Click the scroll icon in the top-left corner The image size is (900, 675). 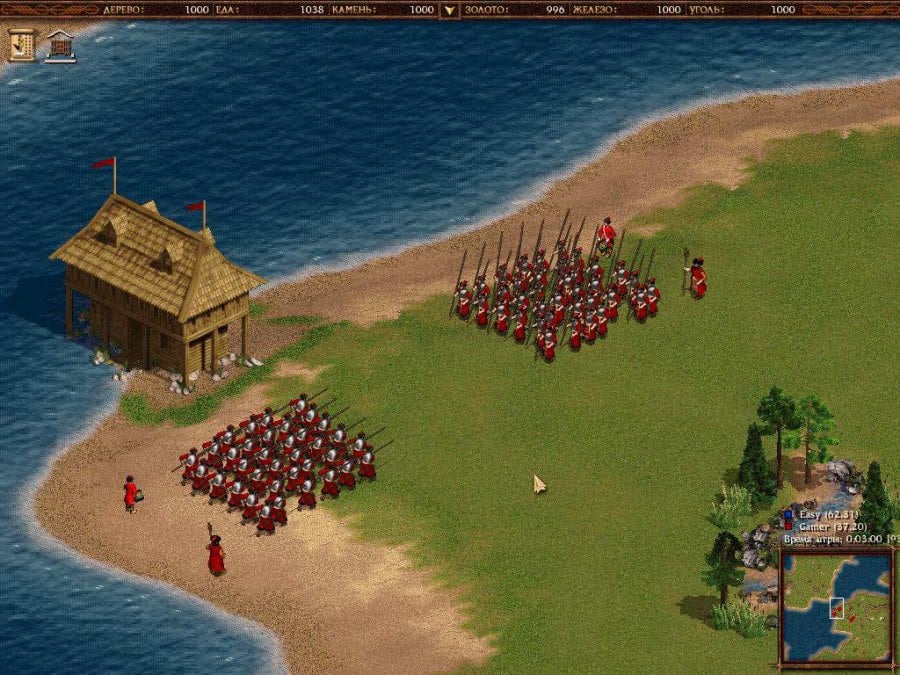(x=21, y=44)
